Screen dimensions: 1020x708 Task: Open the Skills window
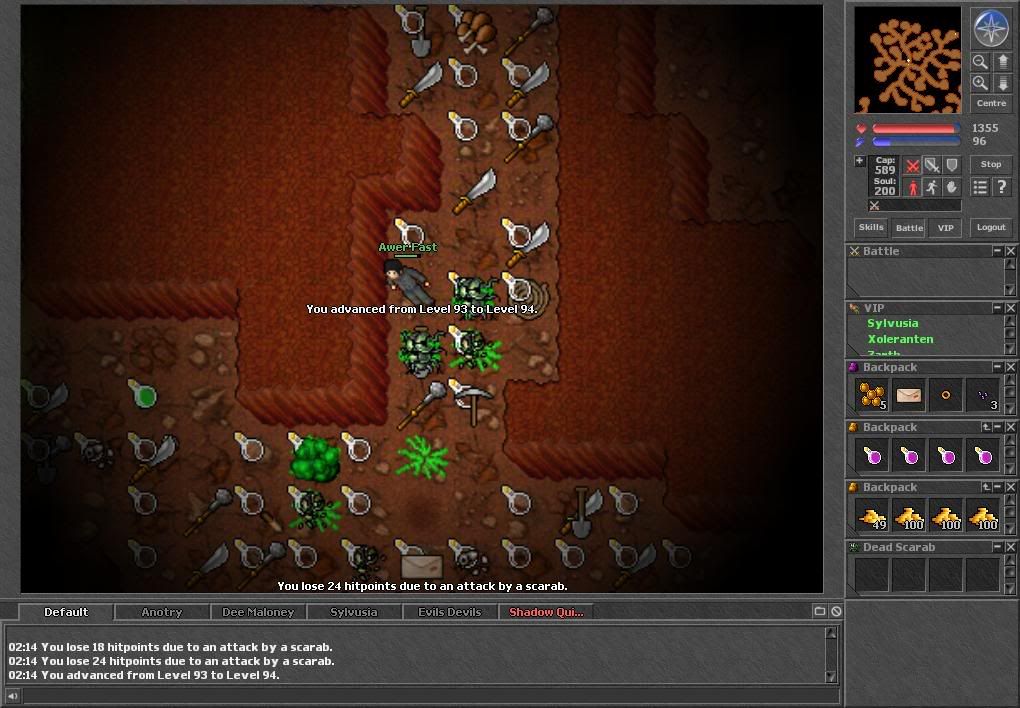point(871,228)
